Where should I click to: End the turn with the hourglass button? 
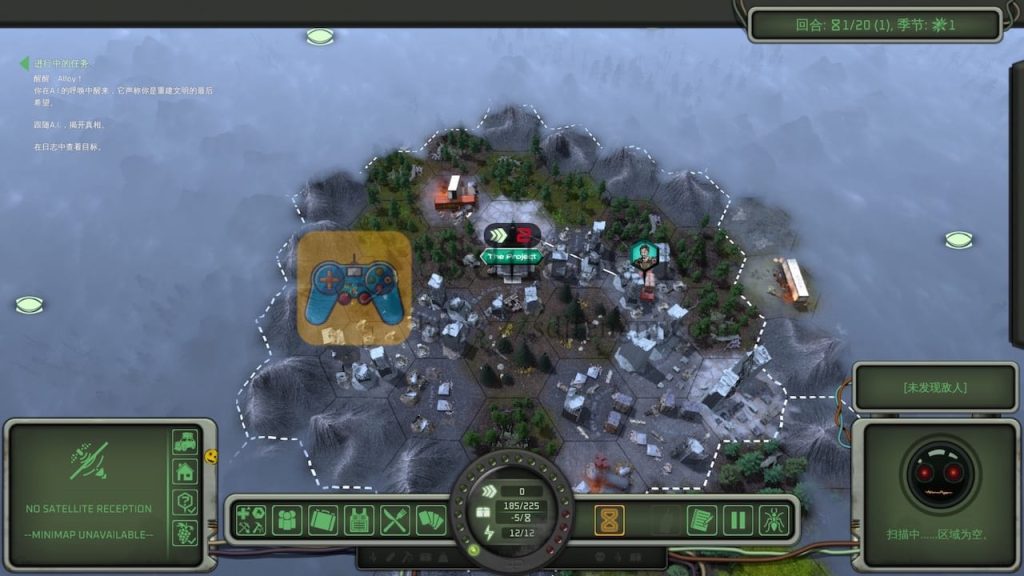pos(611,520)
